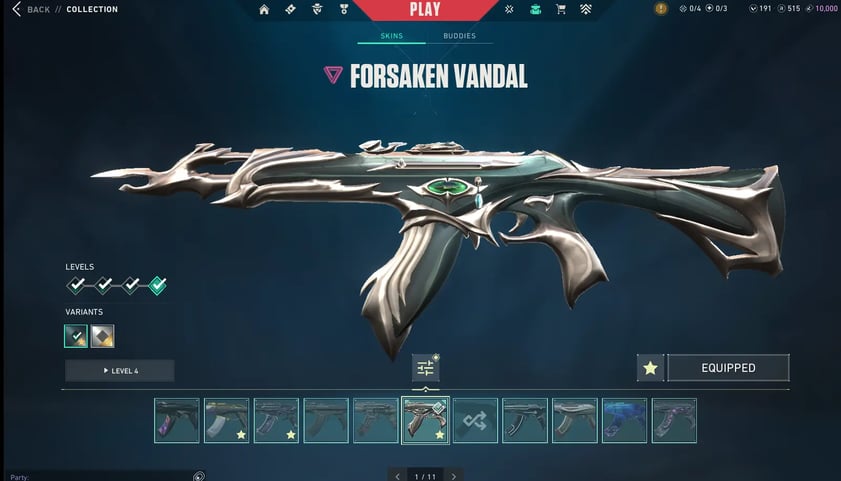Open the skin filter sliders button
841x481 pixels.
[425, 368]
